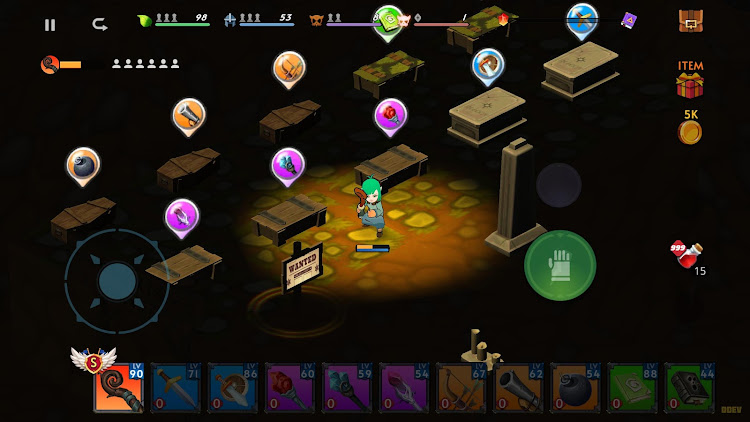This screenshot has height=422, width=750.
Task: Pick the level 54 pink spear slot
Action: 404,389
